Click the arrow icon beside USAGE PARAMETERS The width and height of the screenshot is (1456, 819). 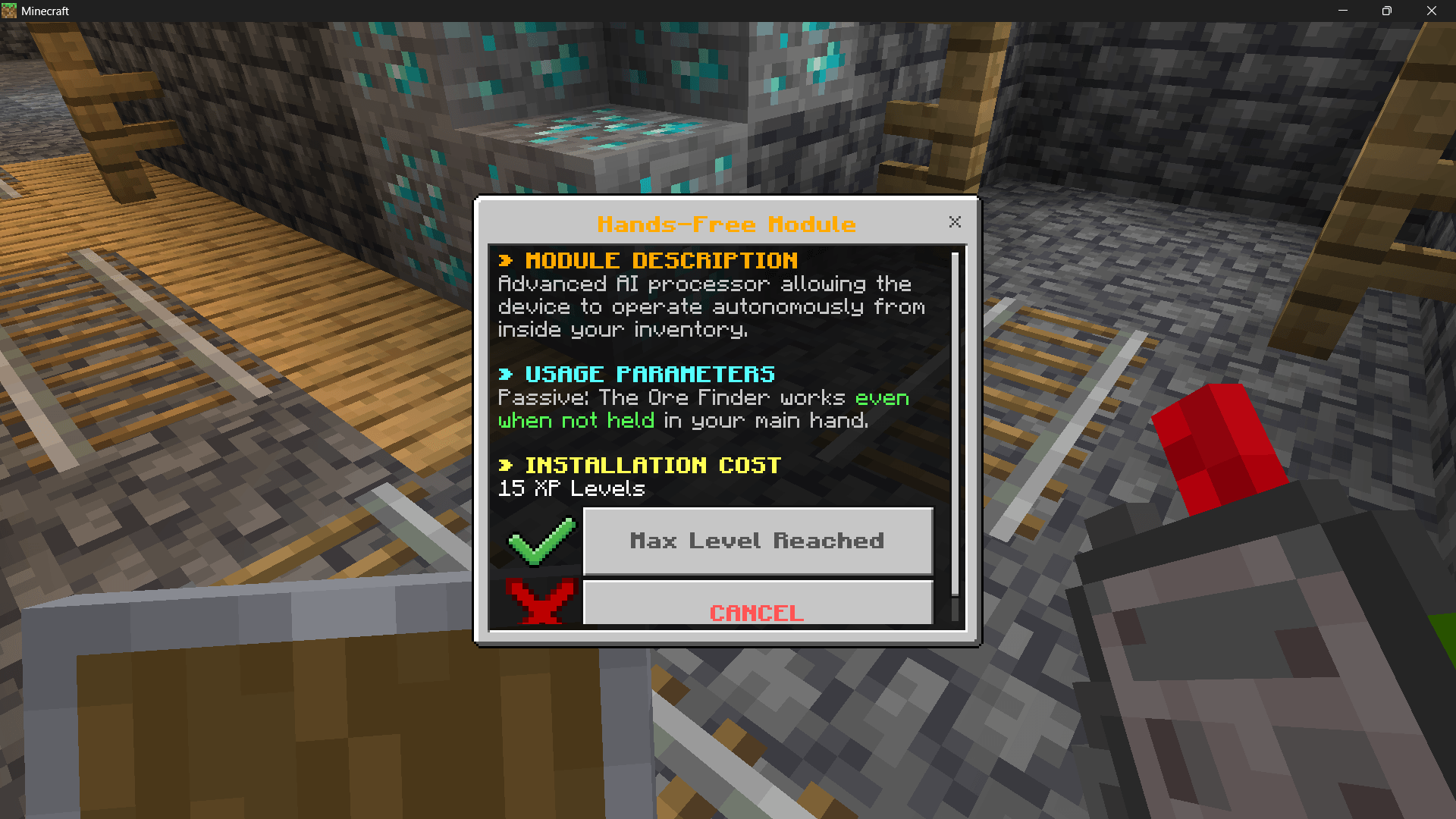(x=507, y=373)
